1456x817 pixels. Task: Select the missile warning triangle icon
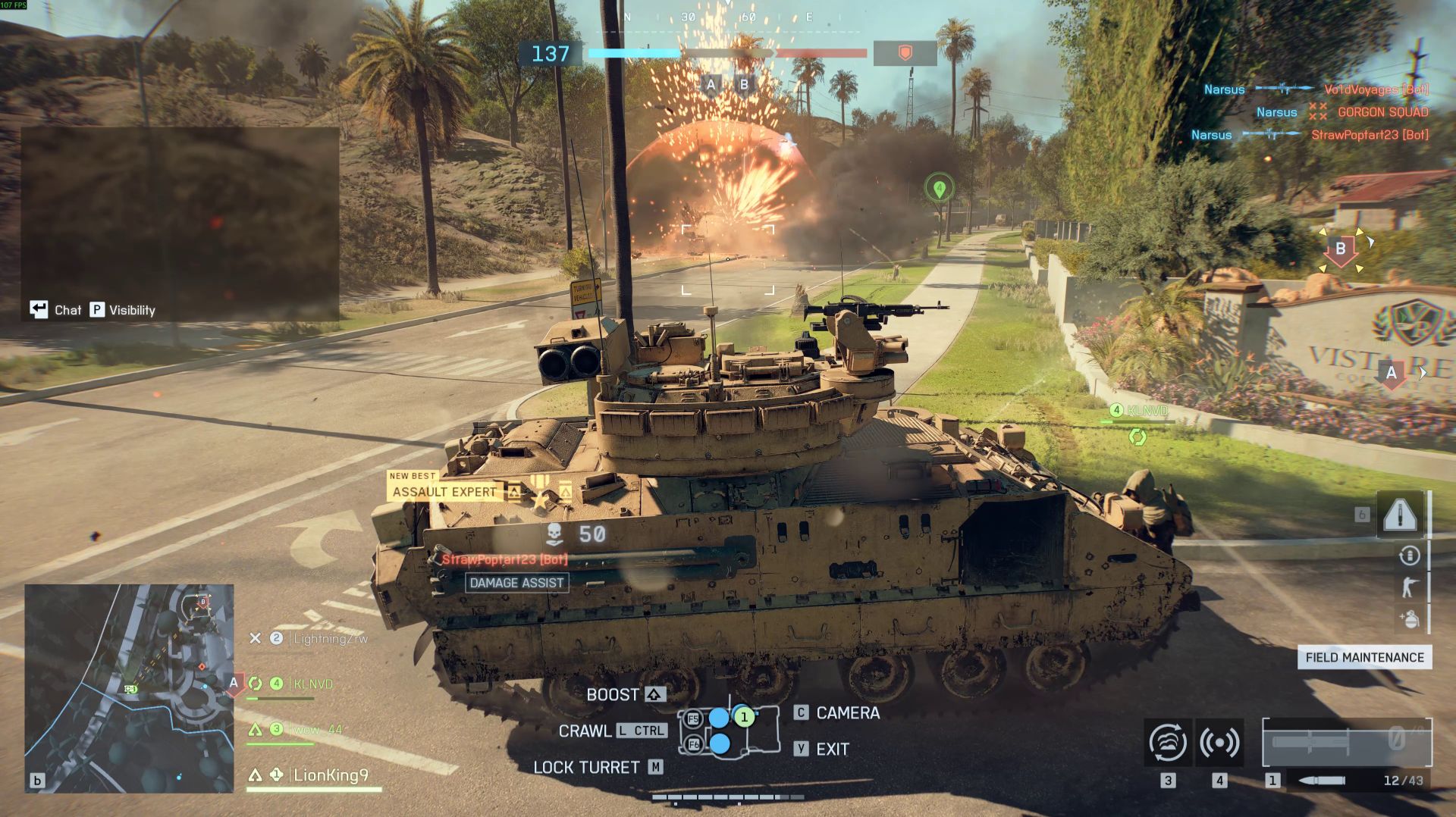coord(1400,515)
